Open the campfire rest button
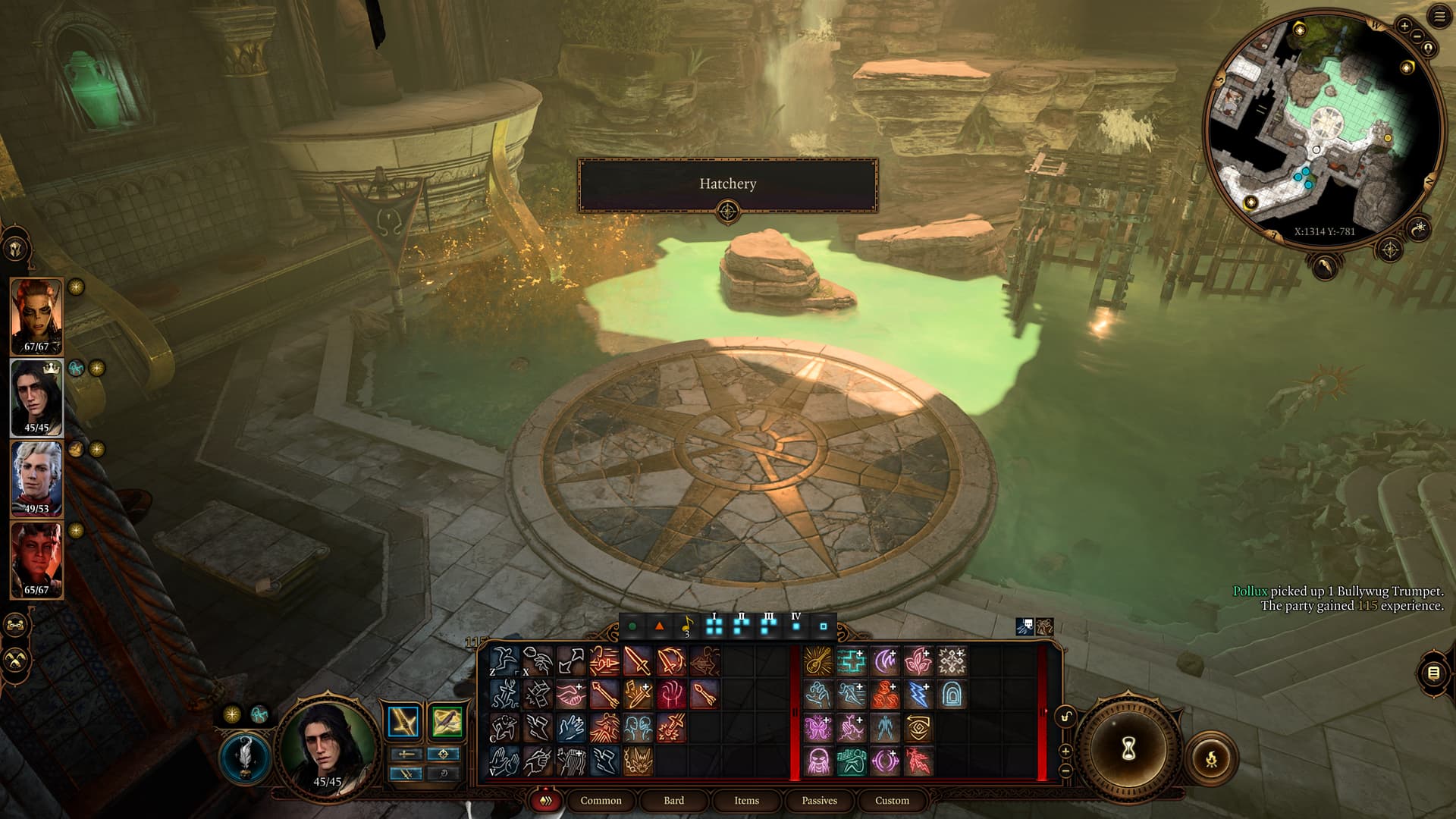 pyautogui.click(x=1211, y=758)
